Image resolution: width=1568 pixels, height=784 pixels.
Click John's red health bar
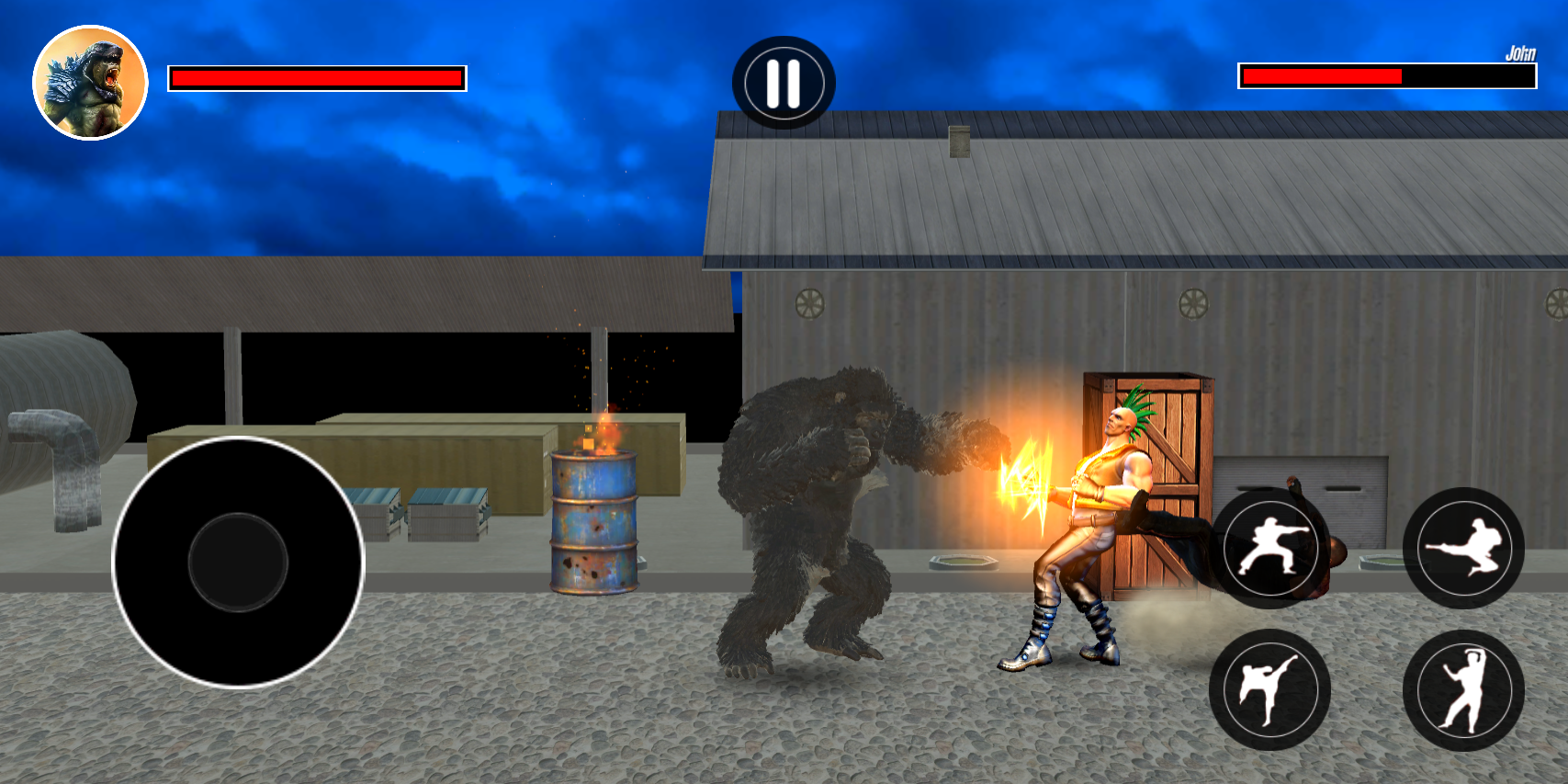click(1323, 75)
